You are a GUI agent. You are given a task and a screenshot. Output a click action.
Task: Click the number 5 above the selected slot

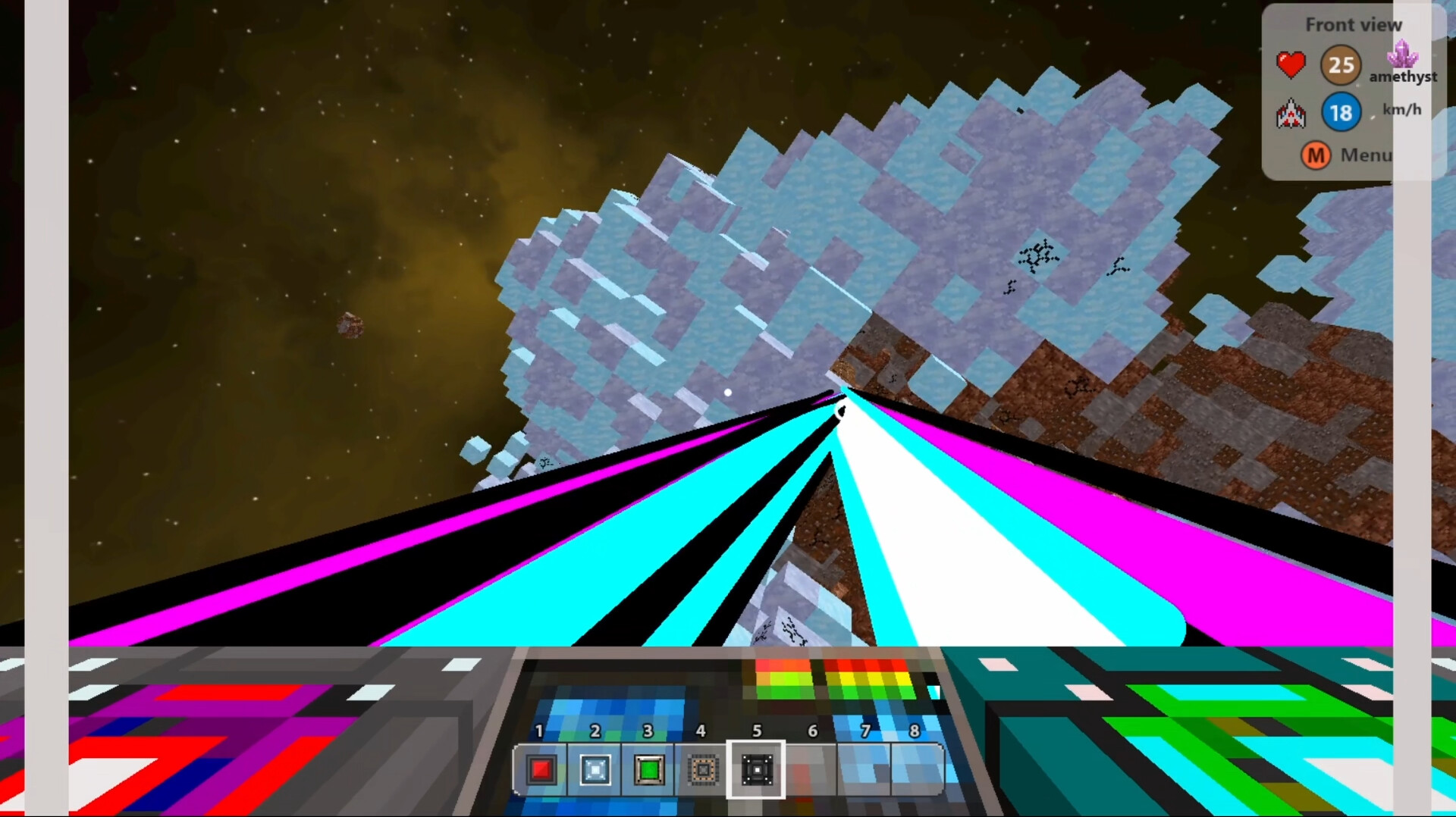click(756, 731)
